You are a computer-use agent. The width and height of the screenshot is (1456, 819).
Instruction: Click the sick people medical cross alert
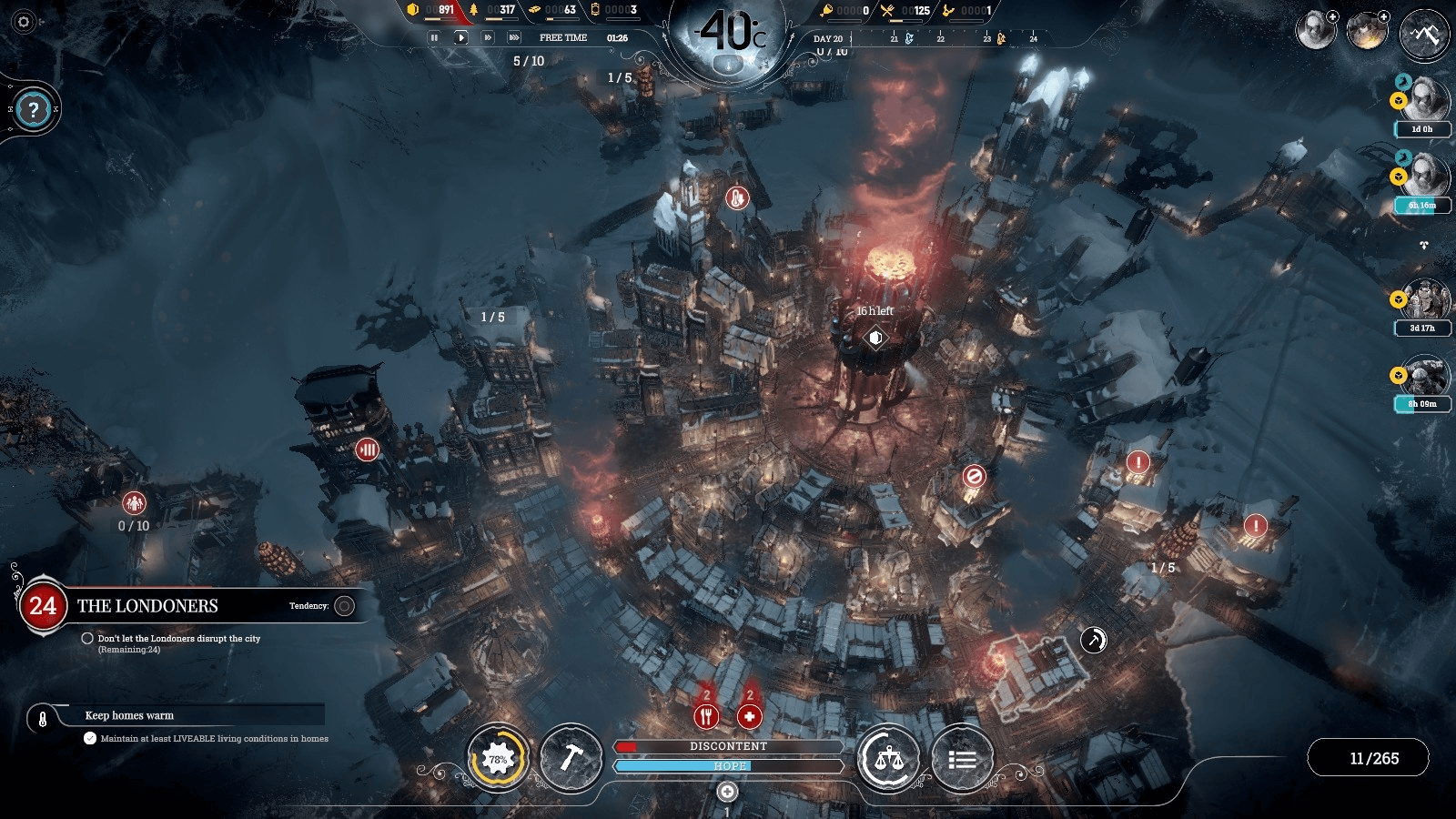(x=749, y=716)
